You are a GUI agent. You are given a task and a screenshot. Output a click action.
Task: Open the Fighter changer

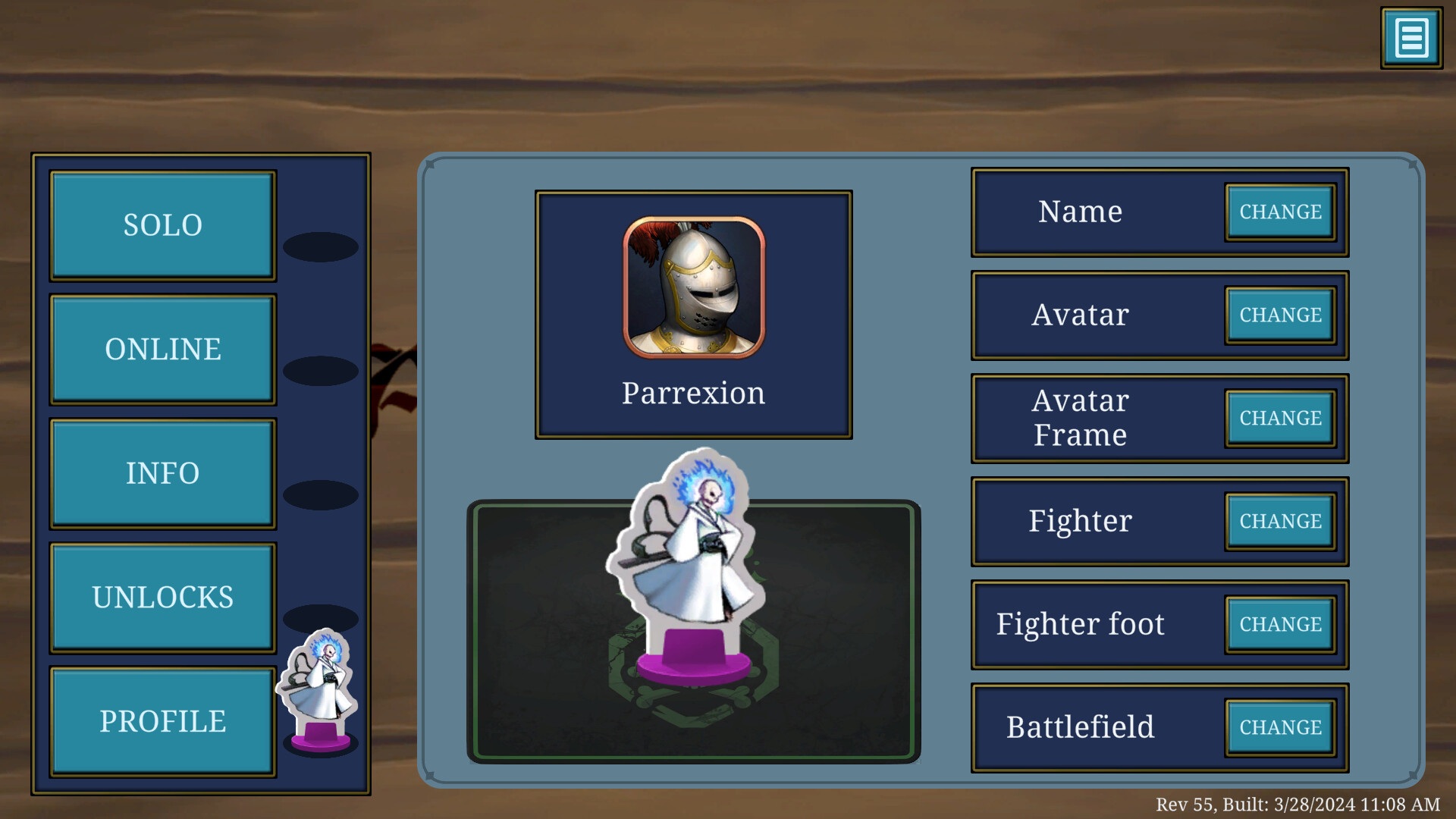[x=1280, y=522]
